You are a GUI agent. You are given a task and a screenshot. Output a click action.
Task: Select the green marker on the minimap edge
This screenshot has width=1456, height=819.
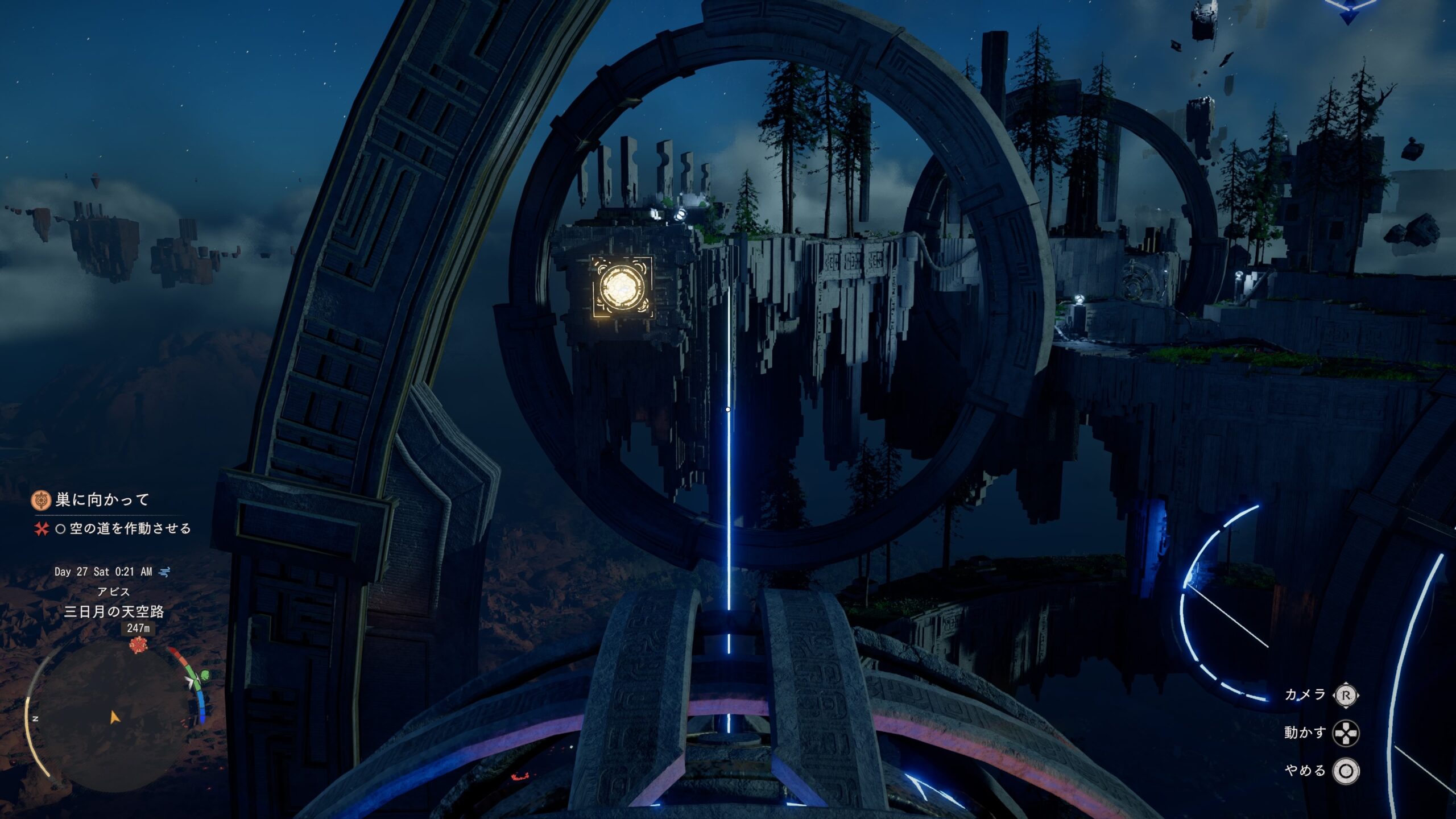[204, 675]
